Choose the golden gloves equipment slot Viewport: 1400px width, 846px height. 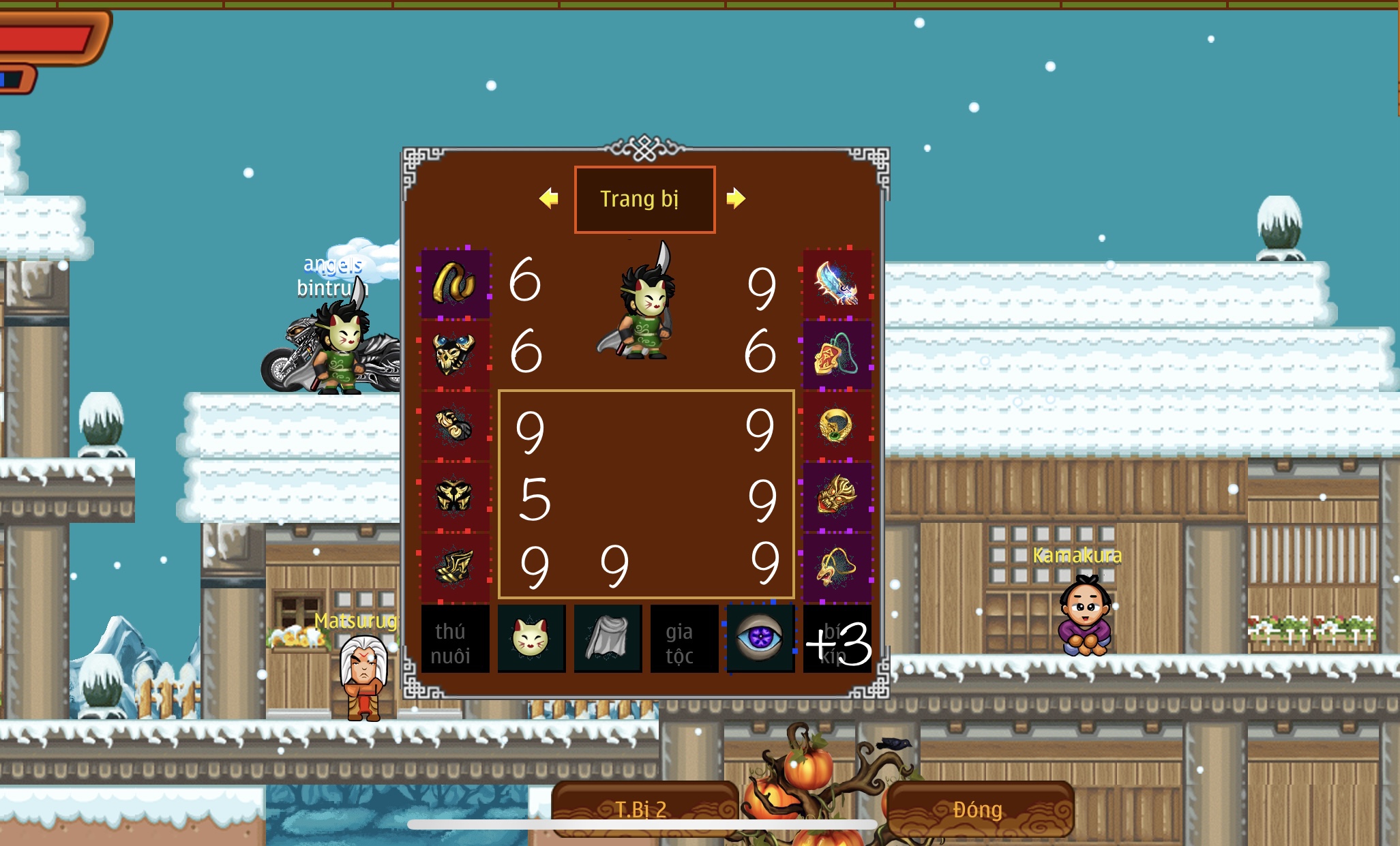455,425
